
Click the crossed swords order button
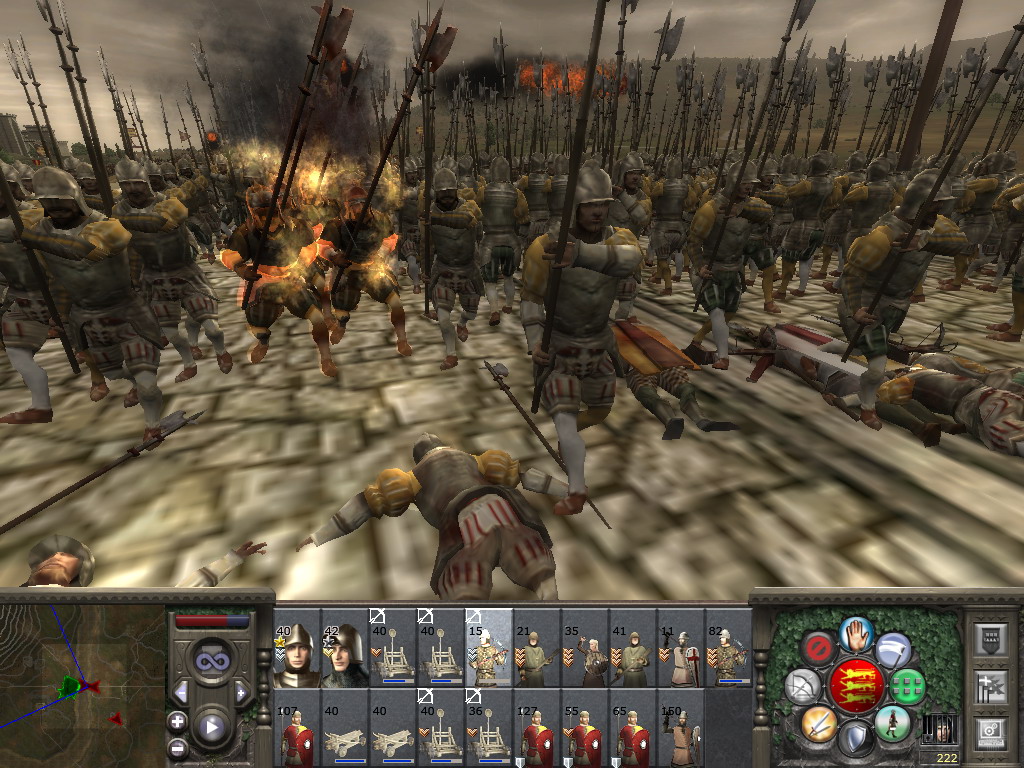(819, 722)
